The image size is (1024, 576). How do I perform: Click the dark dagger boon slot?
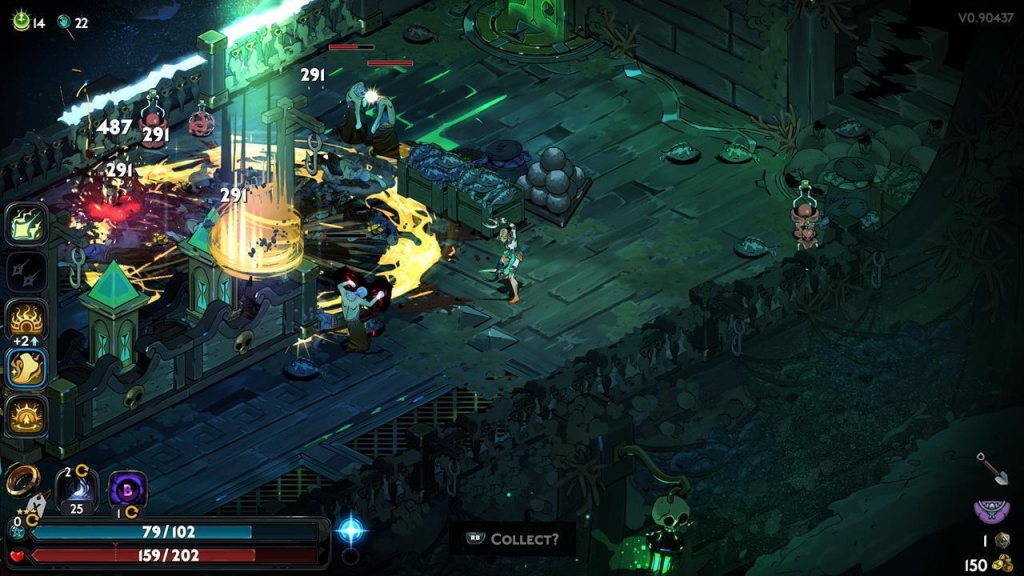tap(27, 272)
